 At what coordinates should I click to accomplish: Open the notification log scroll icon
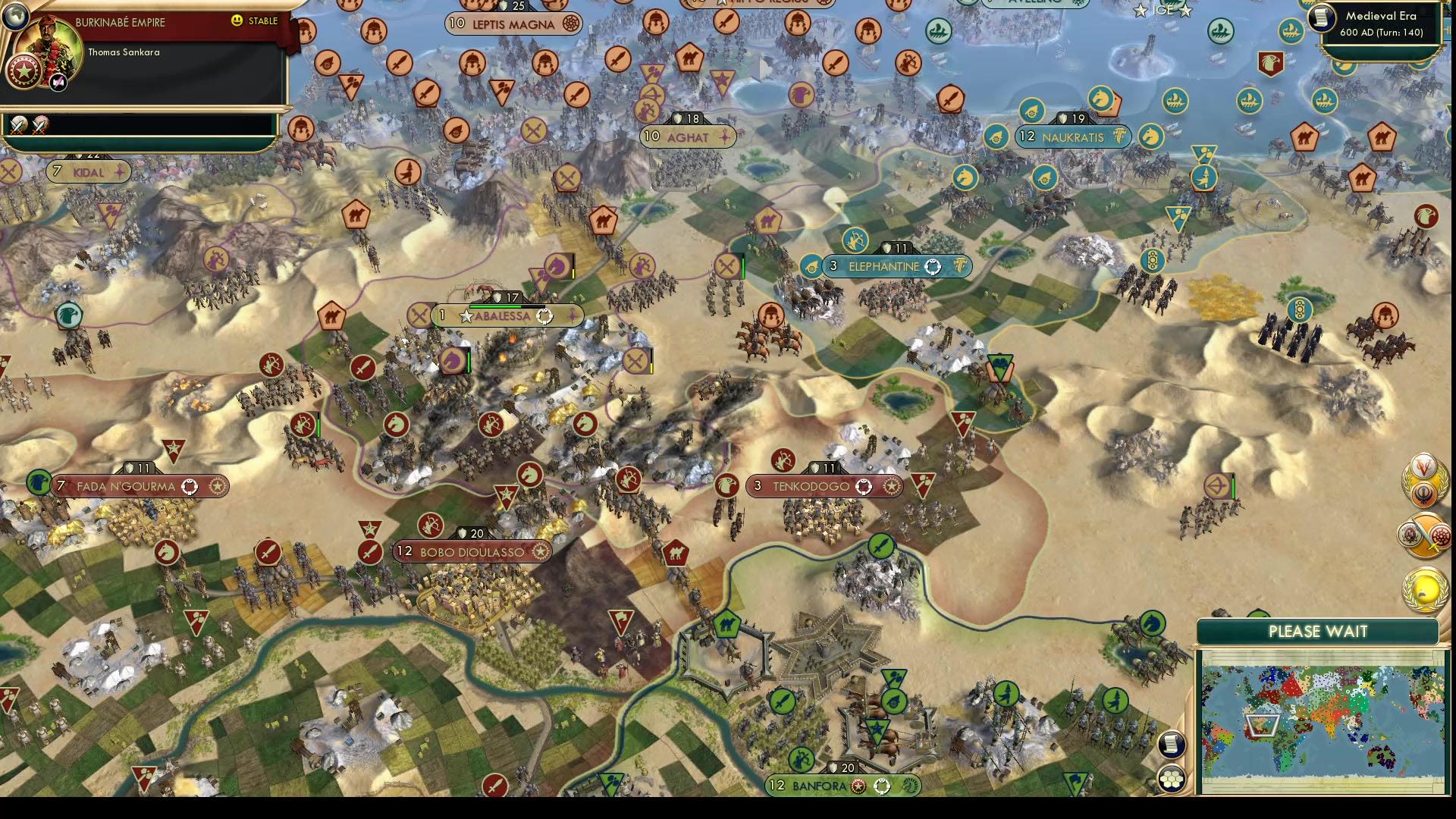1172,744
